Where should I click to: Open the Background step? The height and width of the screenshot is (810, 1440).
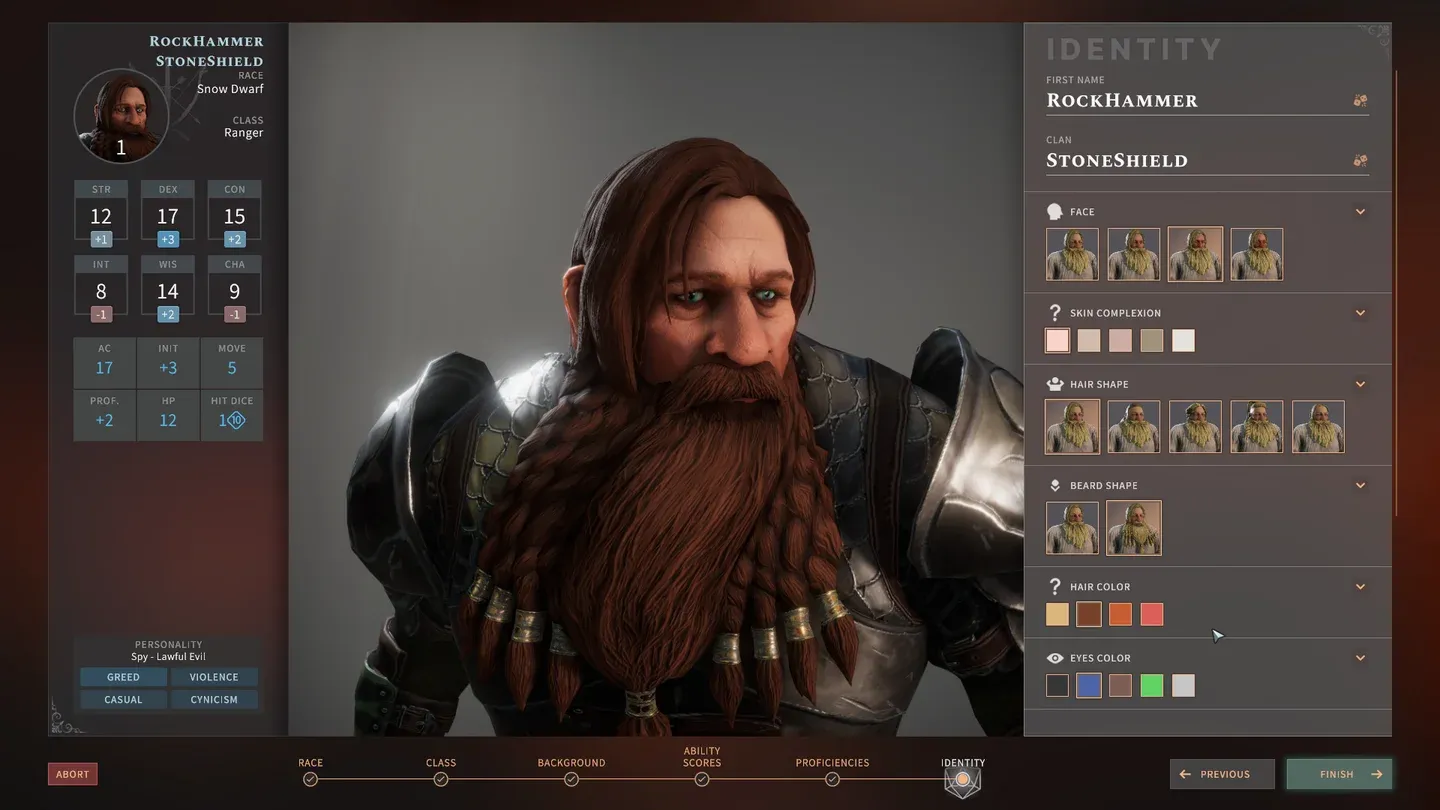click(x=571, y=779)
